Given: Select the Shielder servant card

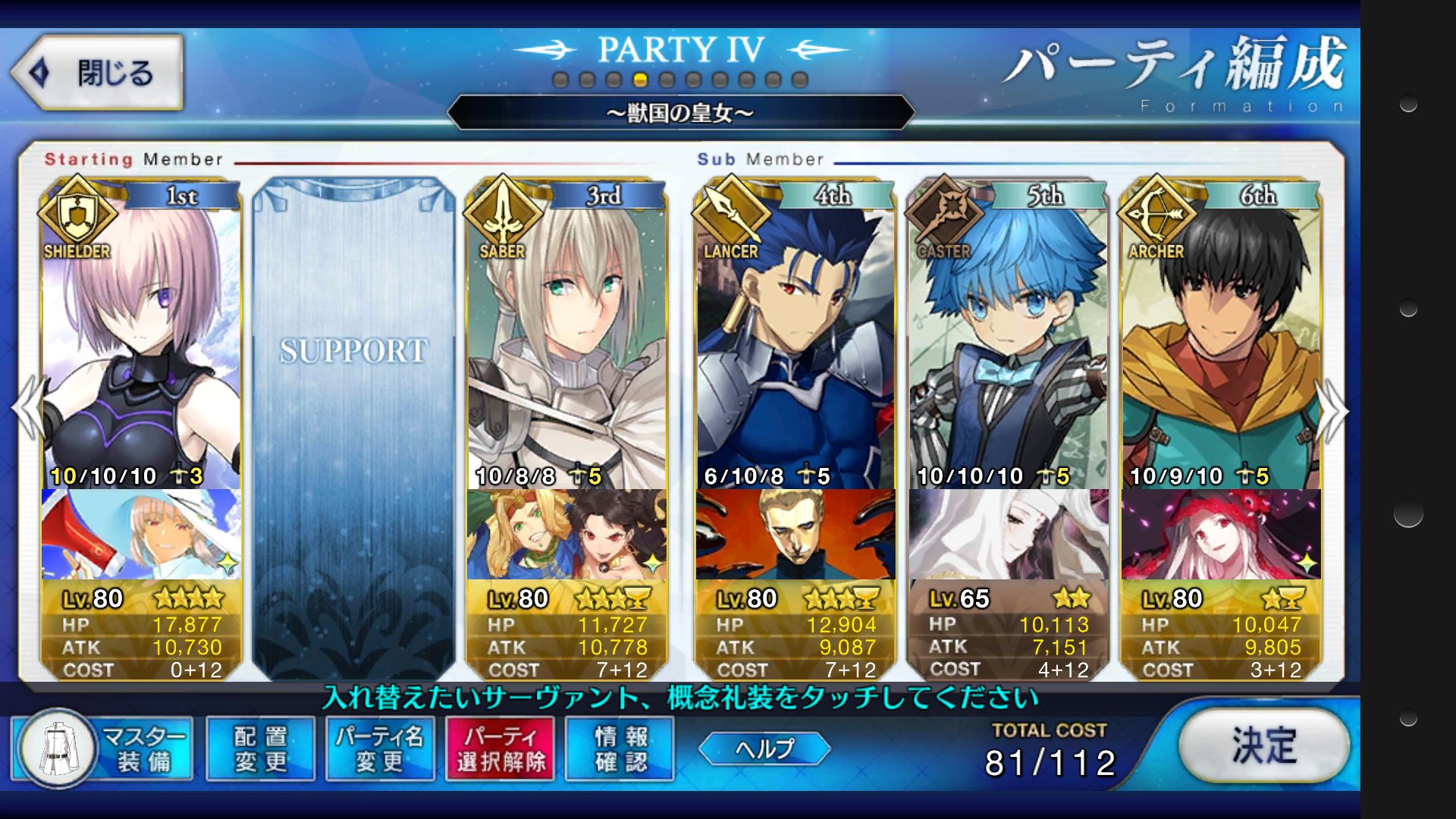Looking at the screenshot, I should click(141, 341).
